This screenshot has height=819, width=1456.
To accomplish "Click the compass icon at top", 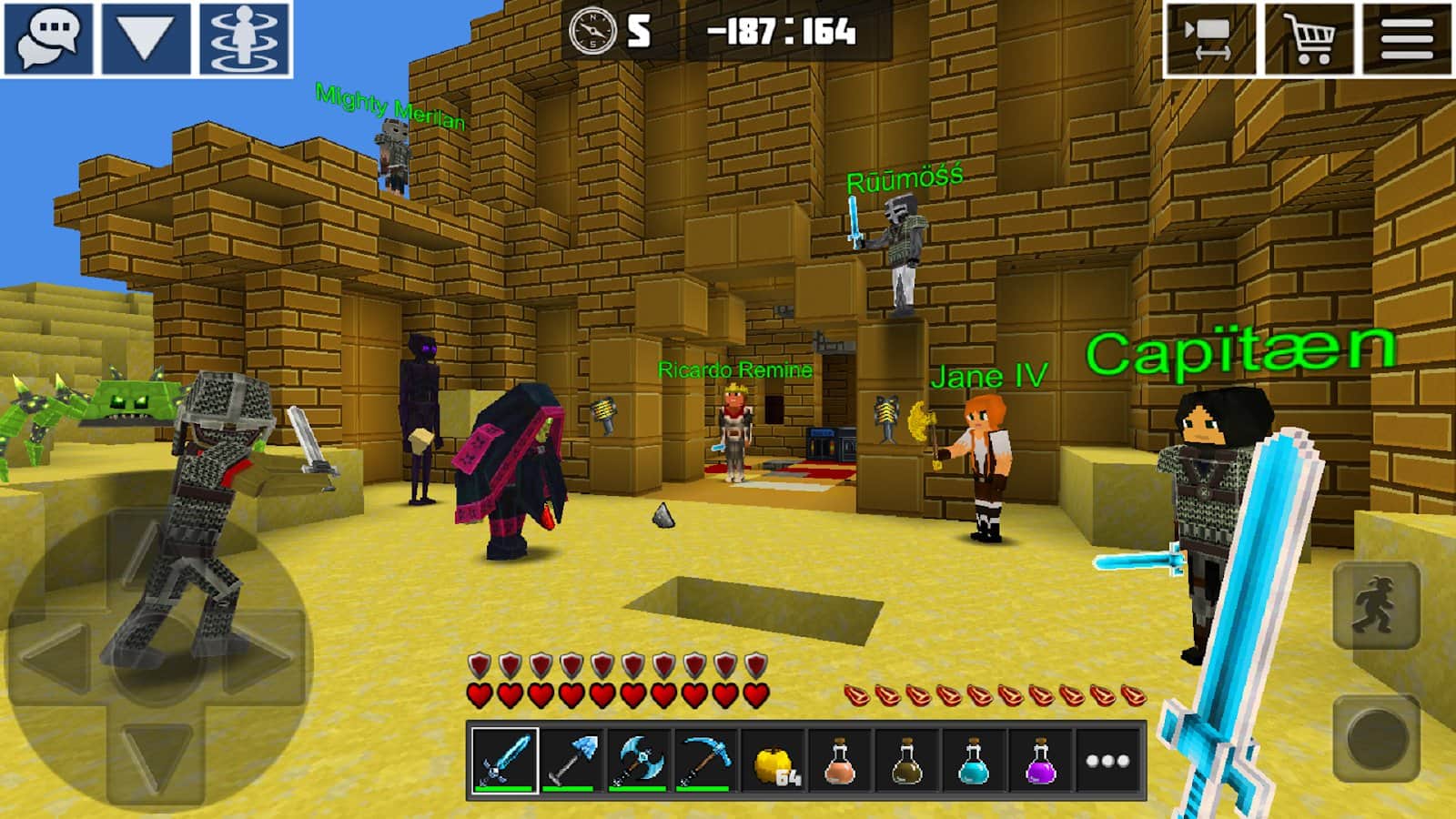I will coord(592,33).
